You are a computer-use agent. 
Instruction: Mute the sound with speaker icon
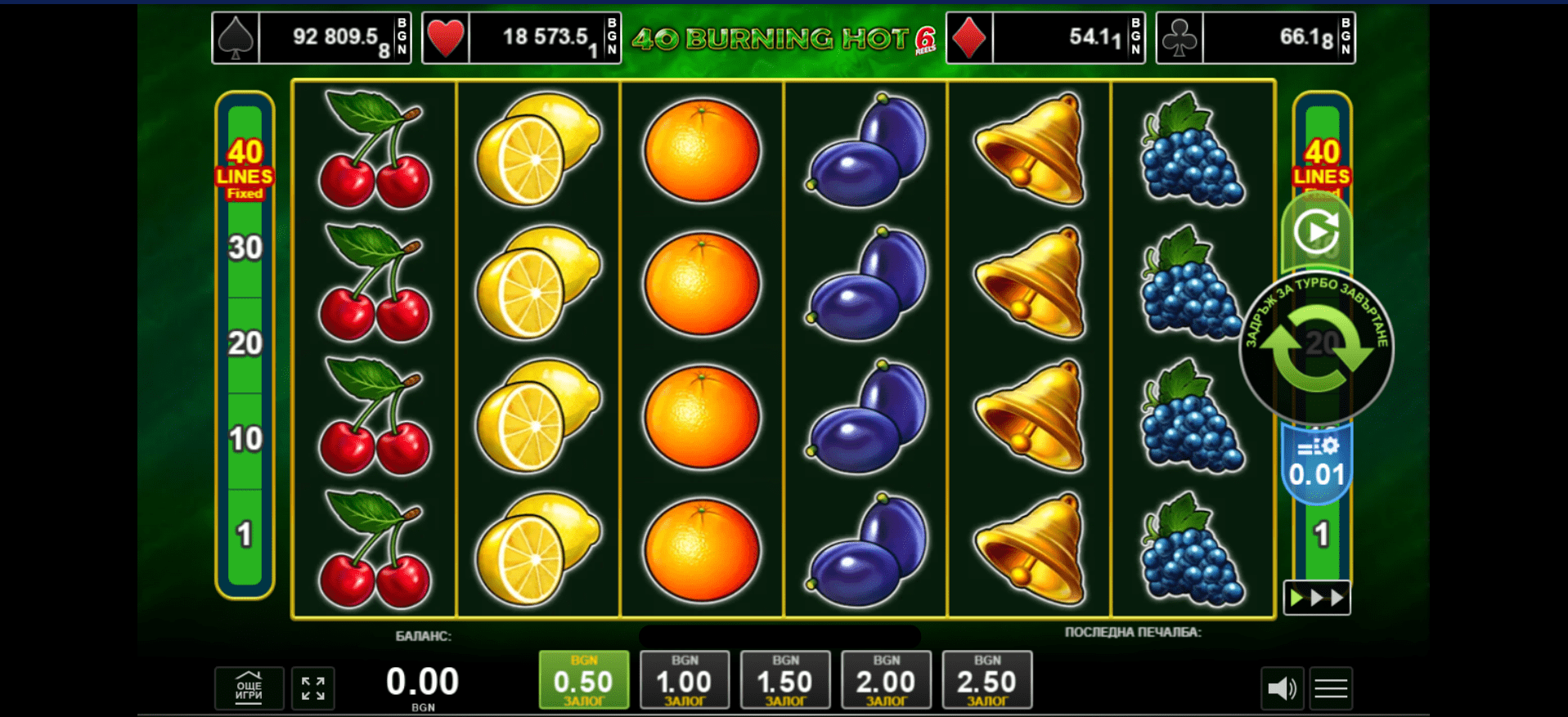[x=1282, y=688]
